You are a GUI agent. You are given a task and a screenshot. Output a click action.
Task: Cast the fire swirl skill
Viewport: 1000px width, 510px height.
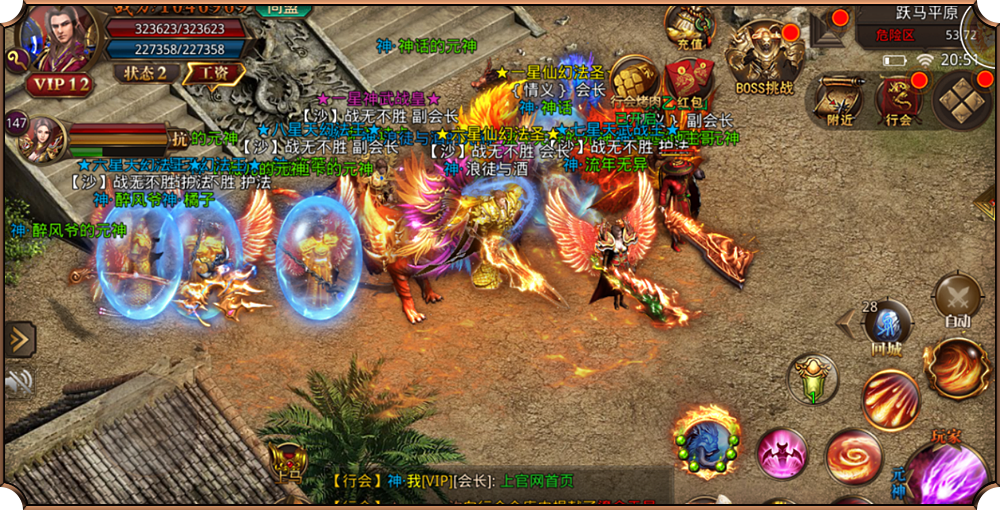[853, 456]
